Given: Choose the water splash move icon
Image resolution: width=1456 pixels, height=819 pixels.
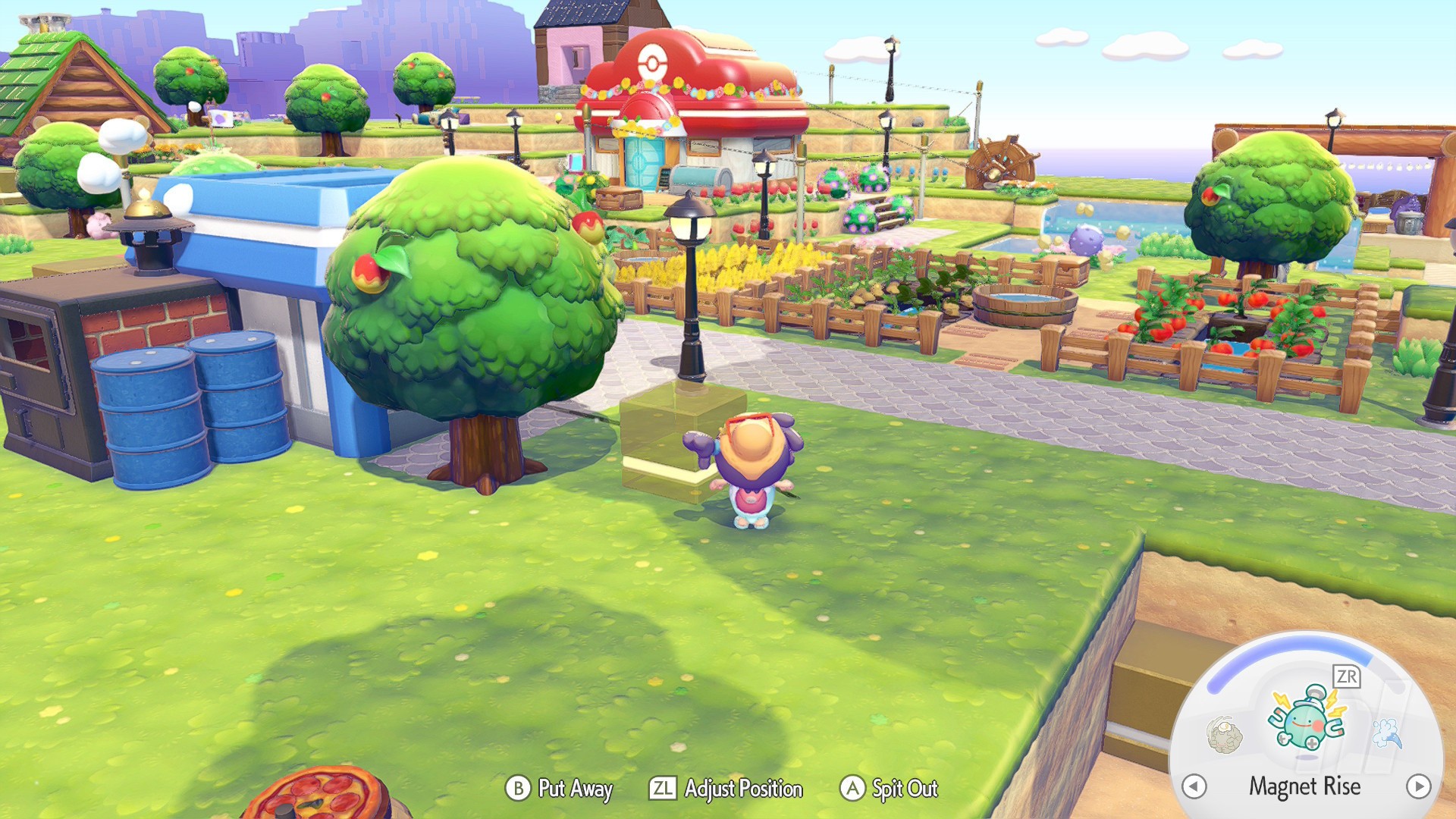Looking at the screenshot, I should [1388, 733].
